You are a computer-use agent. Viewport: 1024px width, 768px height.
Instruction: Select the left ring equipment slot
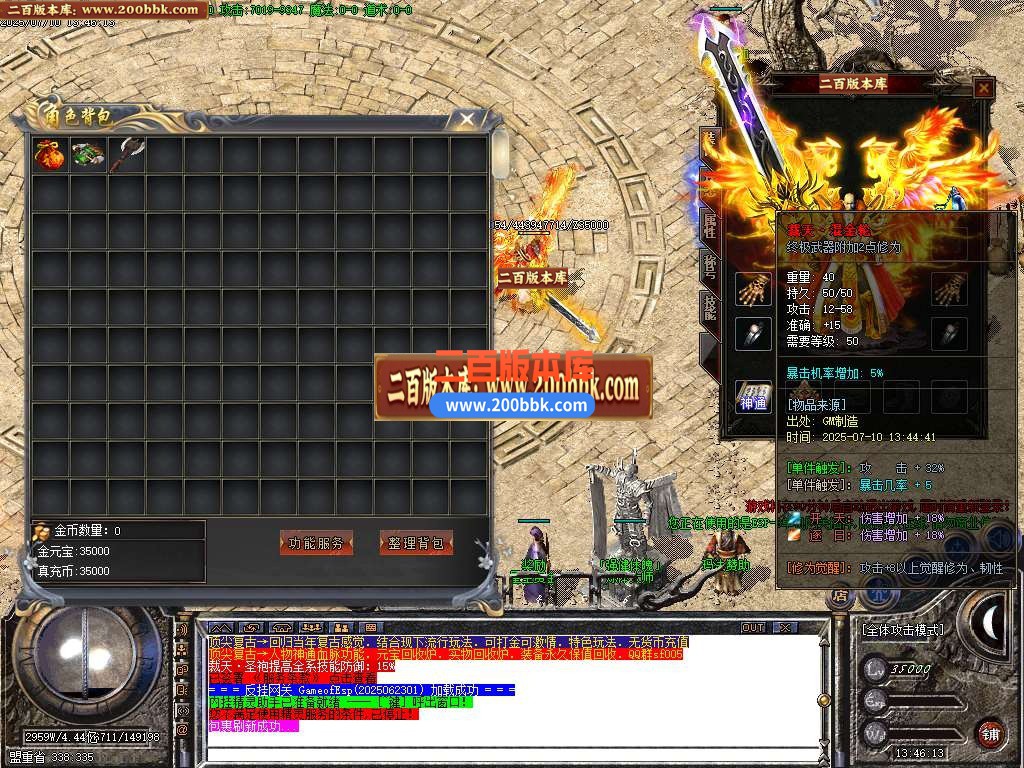pos(753,334)
